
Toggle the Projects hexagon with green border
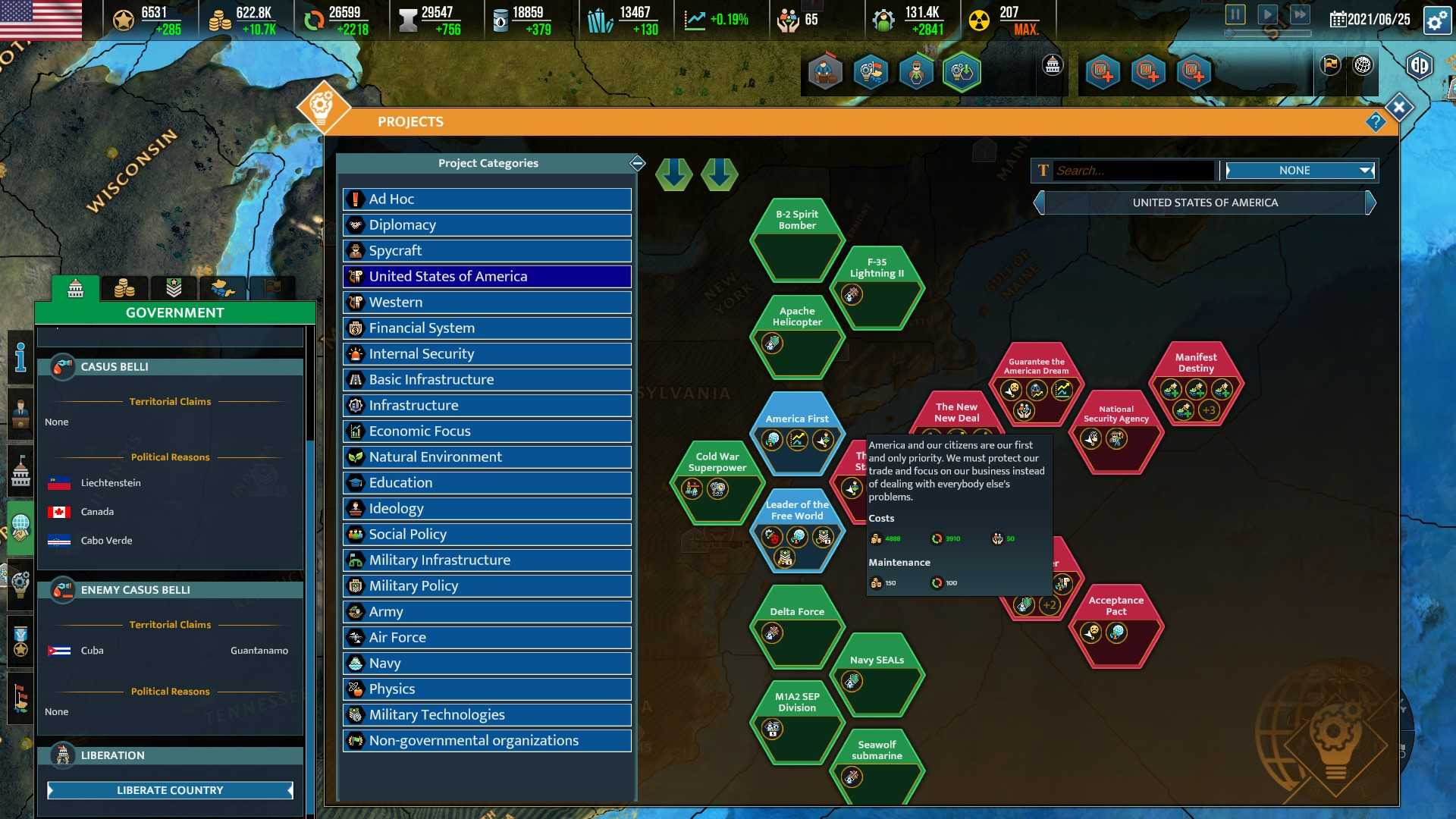click(961, 72)
